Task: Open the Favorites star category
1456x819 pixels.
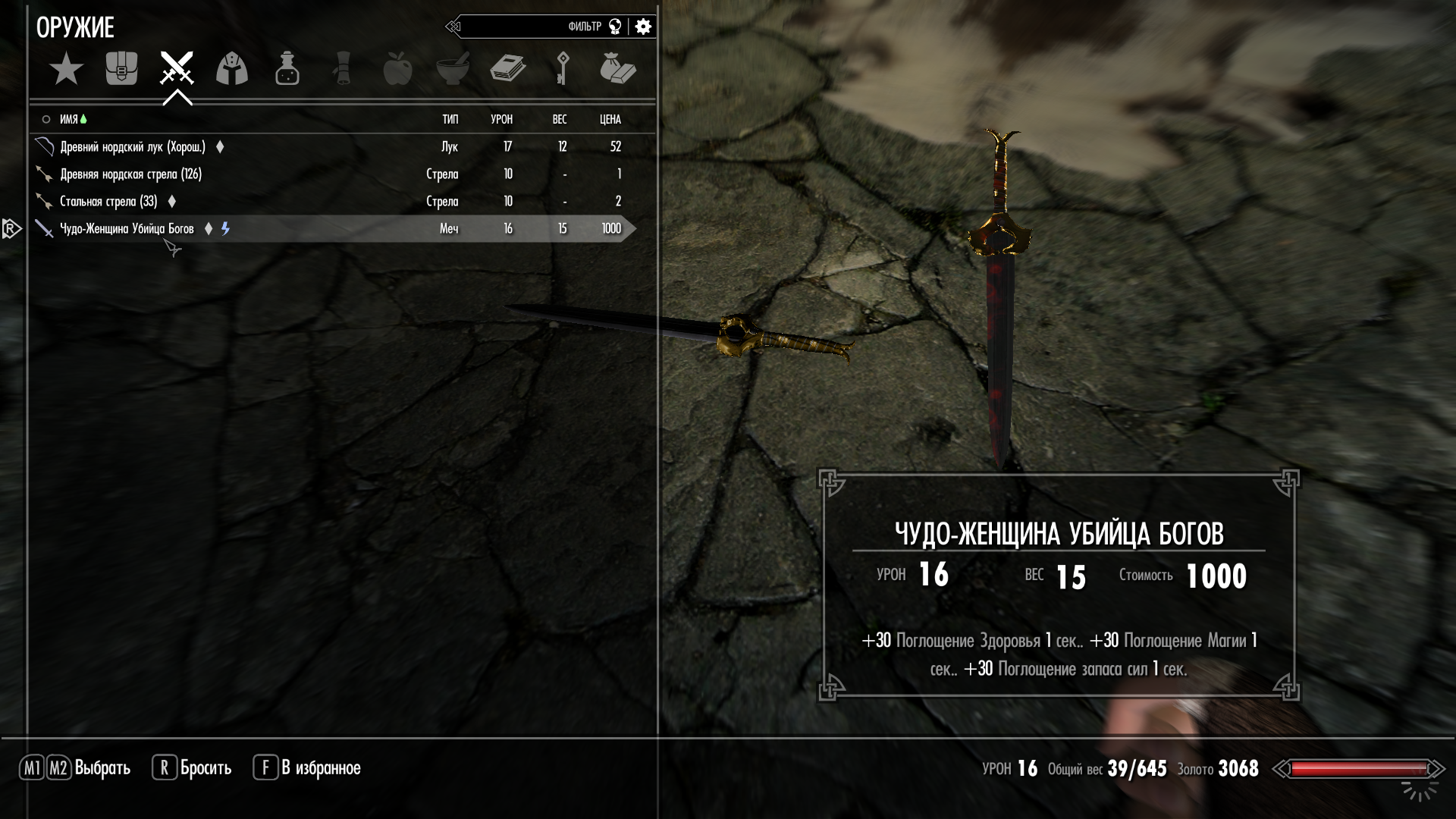Action: [66, 69]
